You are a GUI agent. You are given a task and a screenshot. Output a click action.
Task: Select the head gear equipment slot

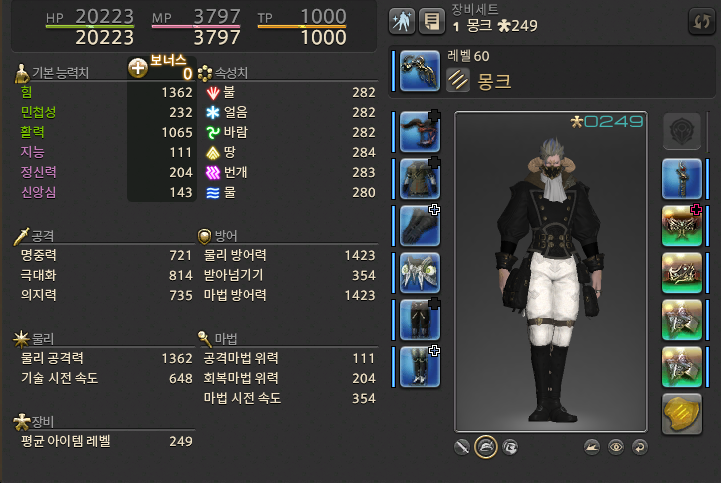(x=420, y=131)
